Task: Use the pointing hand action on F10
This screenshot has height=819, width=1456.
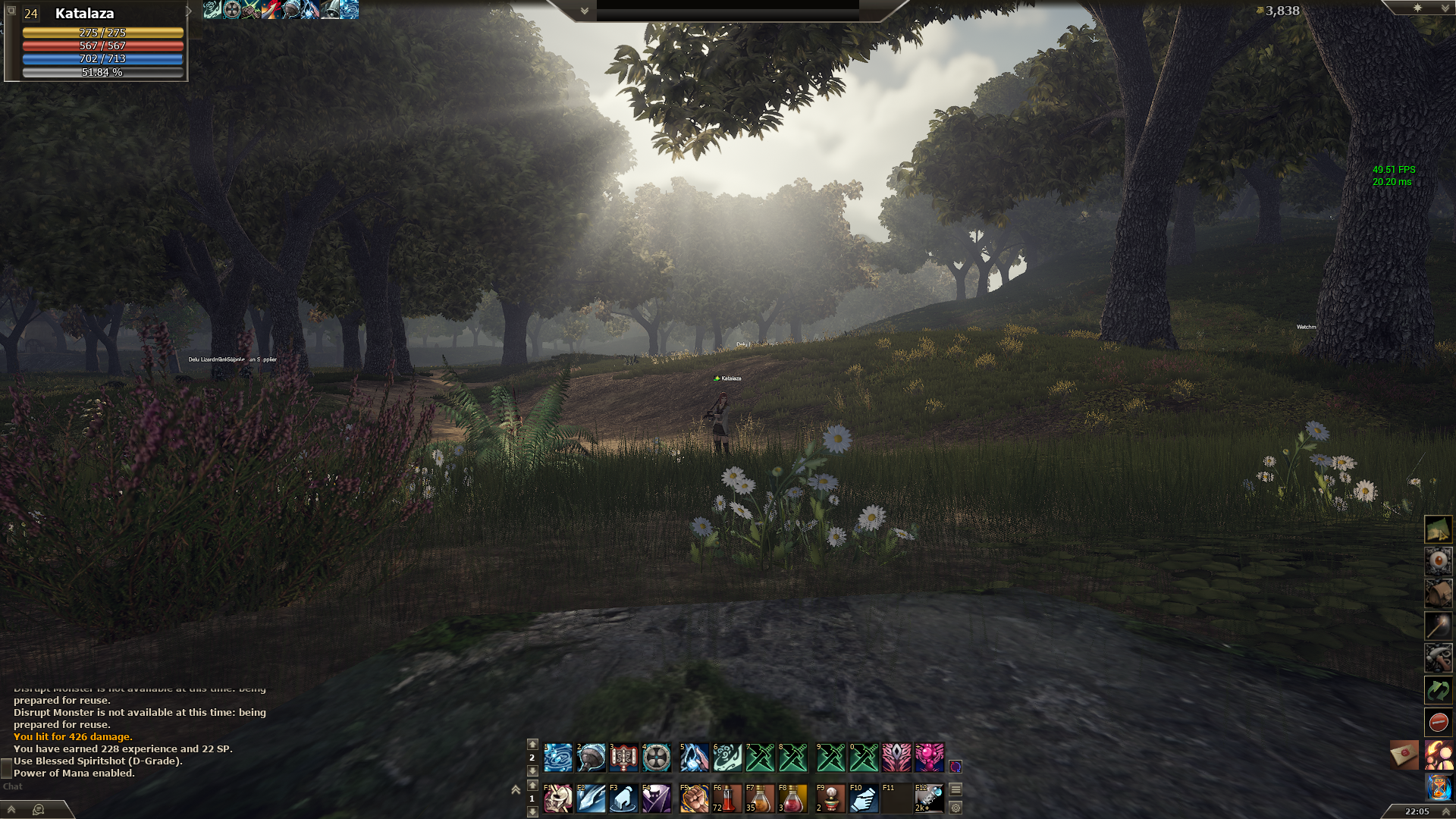Action: (x=864, y=799)
